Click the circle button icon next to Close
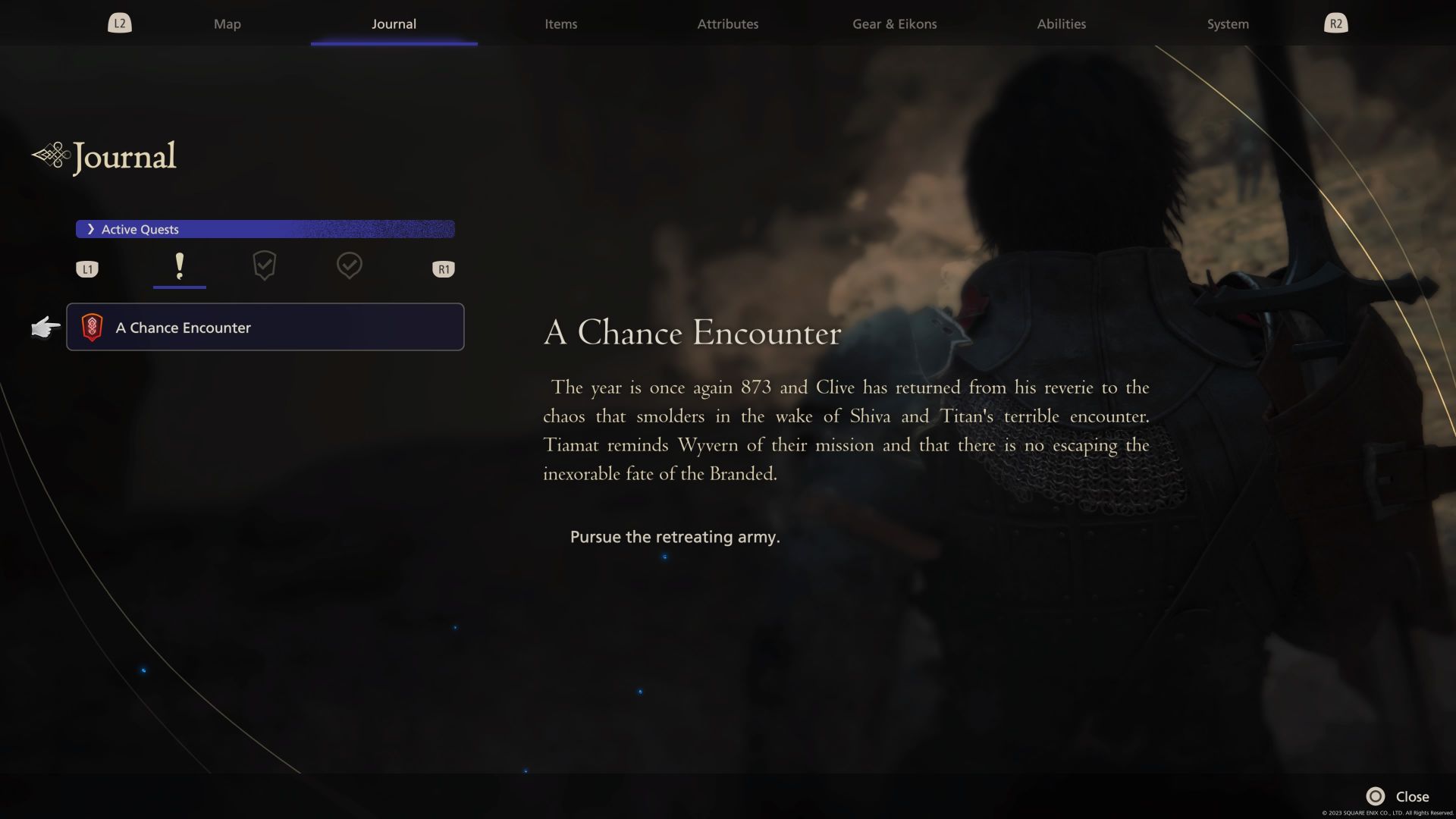 coord(1376,796)
